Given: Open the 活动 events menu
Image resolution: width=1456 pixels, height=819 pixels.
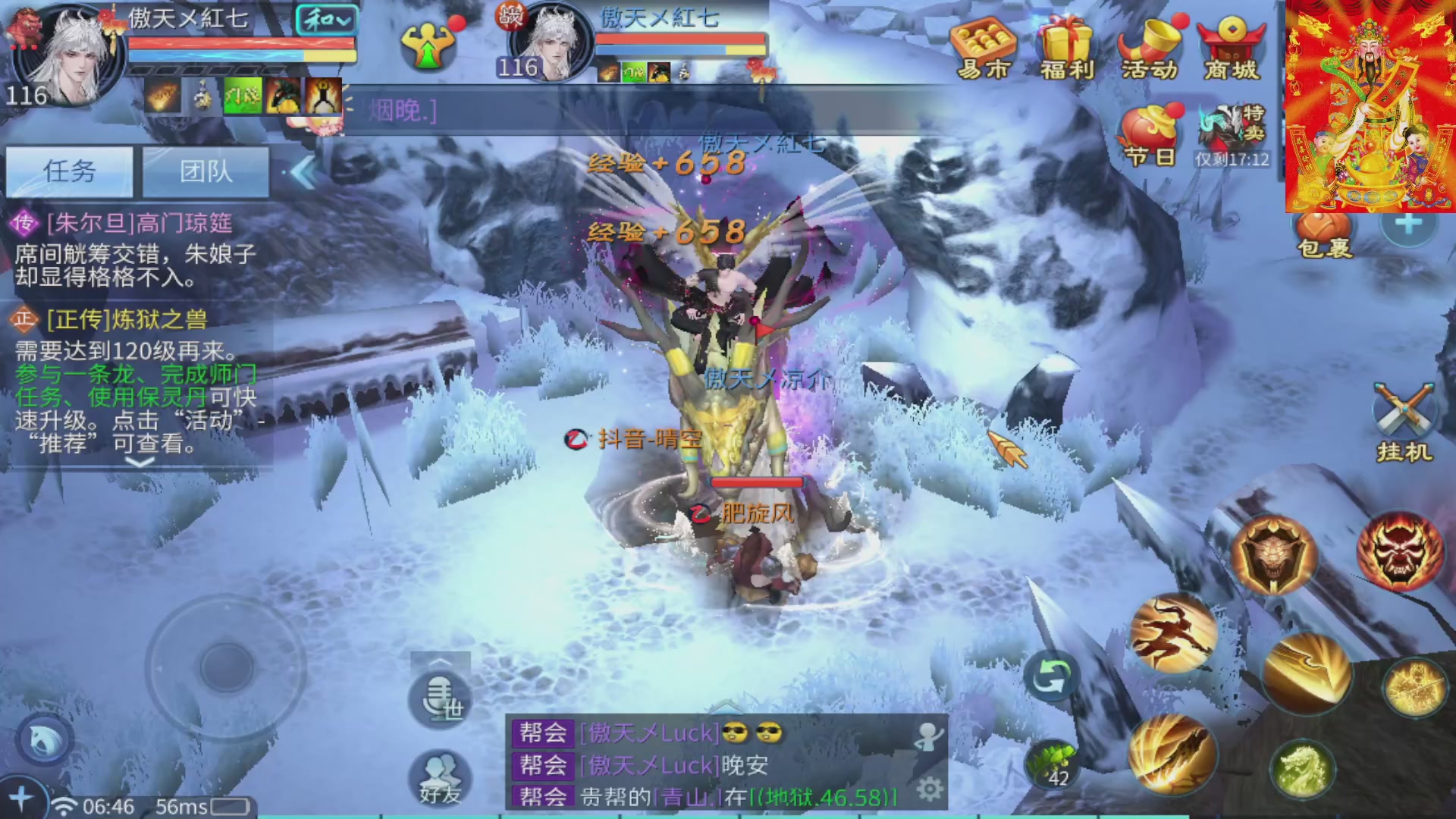Looking at the screenshot, I should 1150,49.
